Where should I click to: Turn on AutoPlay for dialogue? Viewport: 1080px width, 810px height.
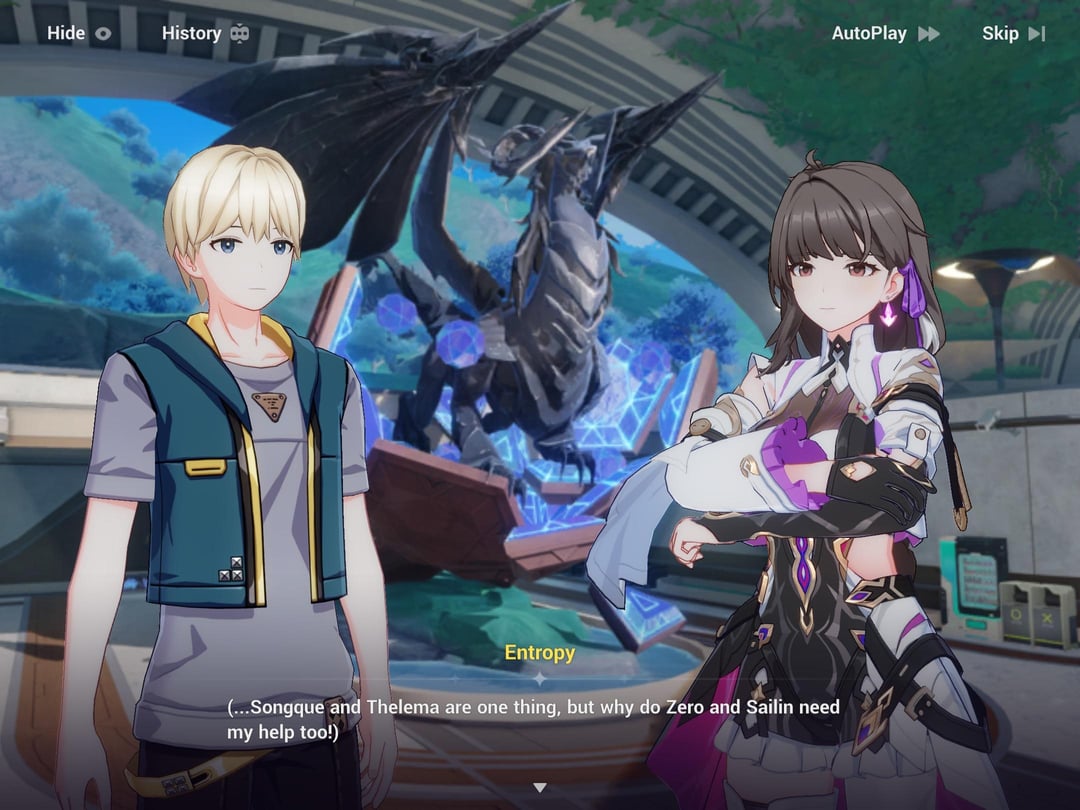pyautogui.click(x=885, y=33)
